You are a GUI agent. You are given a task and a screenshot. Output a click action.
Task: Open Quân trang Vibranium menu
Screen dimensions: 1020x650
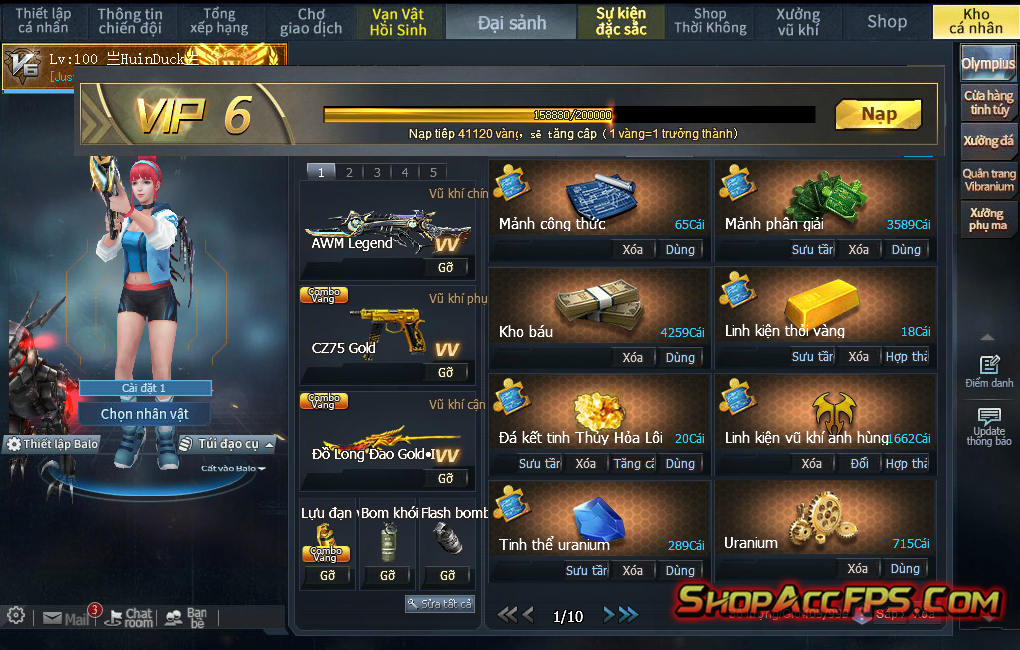click(x=988, y=180)
